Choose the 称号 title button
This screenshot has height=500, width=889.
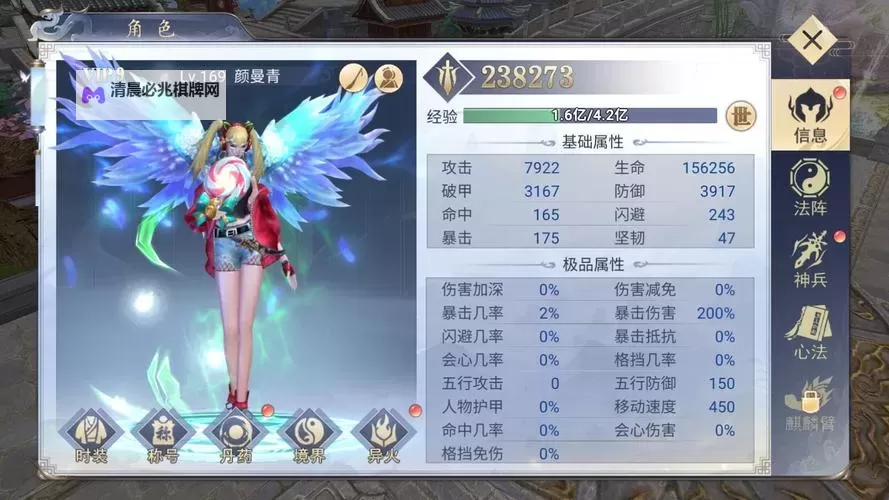(x=162, y=437)
